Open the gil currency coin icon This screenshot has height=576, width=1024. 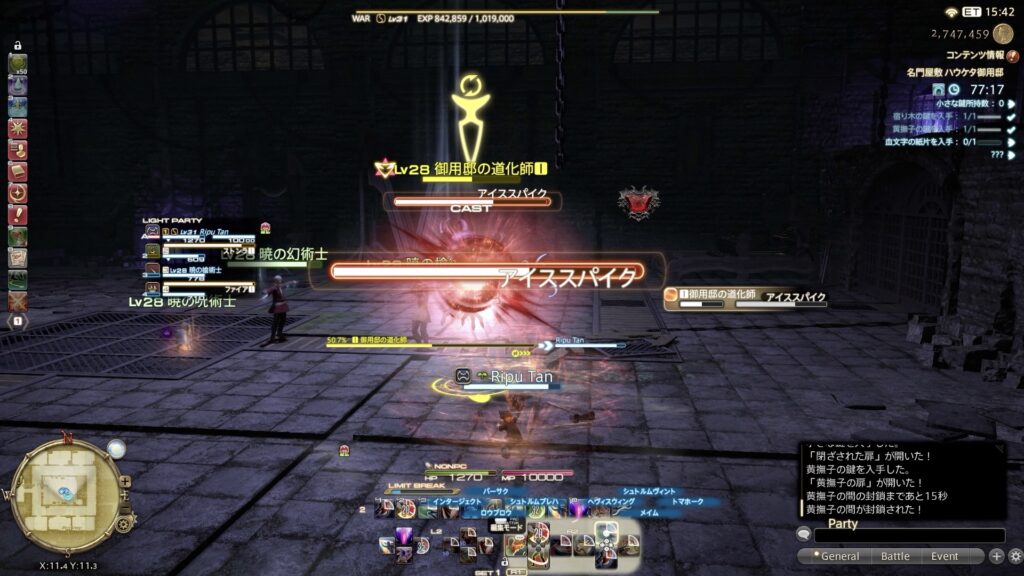(1003, 33)
